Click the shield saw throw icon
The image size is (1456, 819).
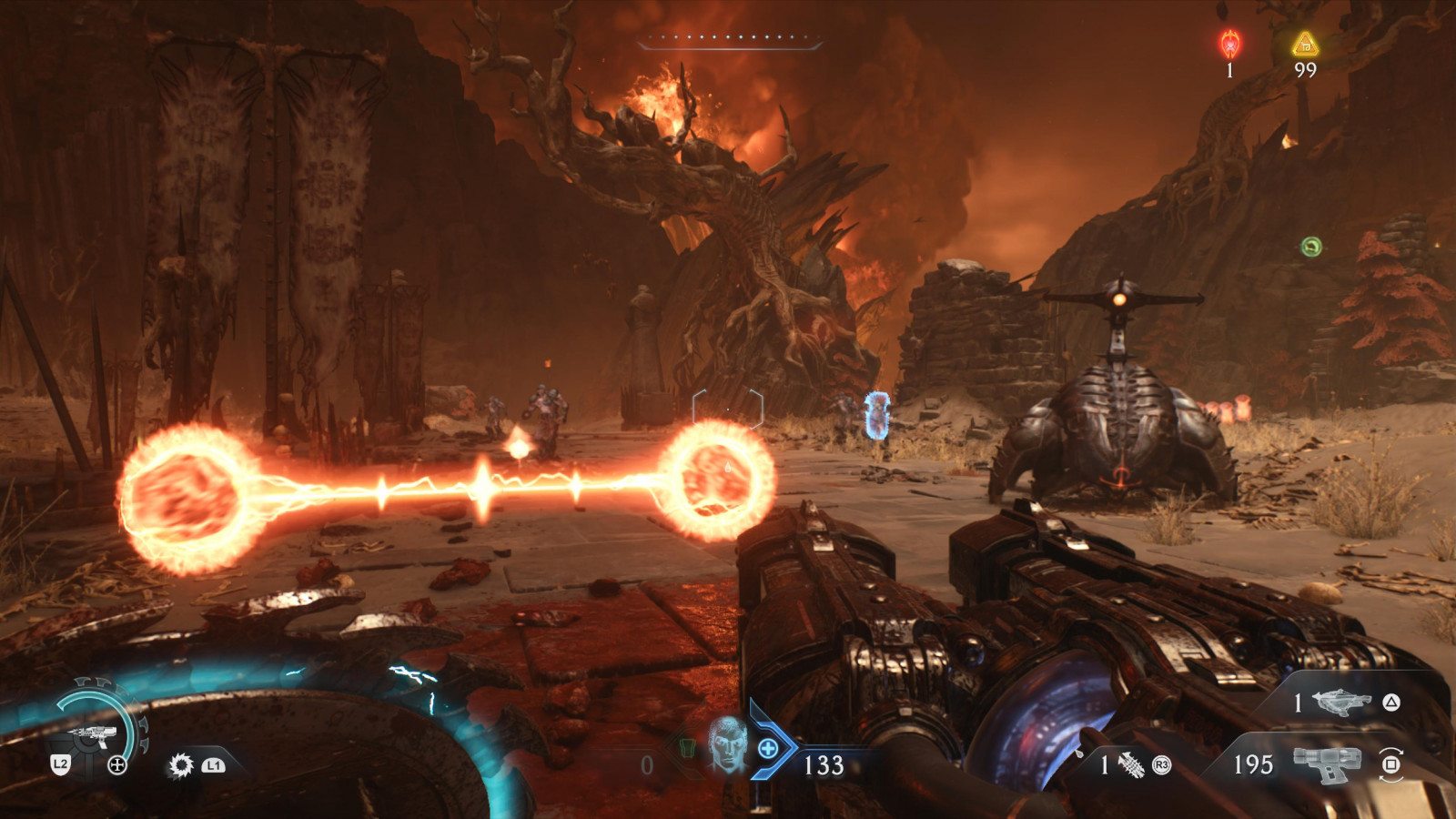click(181, 765)
